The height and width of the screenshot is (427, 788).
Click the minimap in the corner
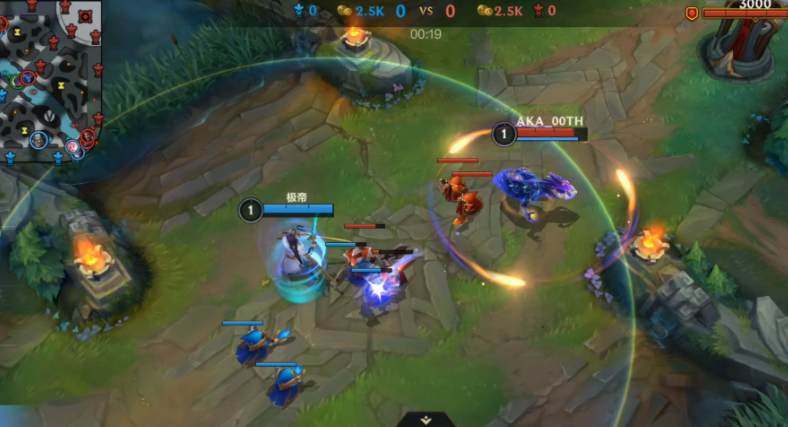click(x=50, y=82)
